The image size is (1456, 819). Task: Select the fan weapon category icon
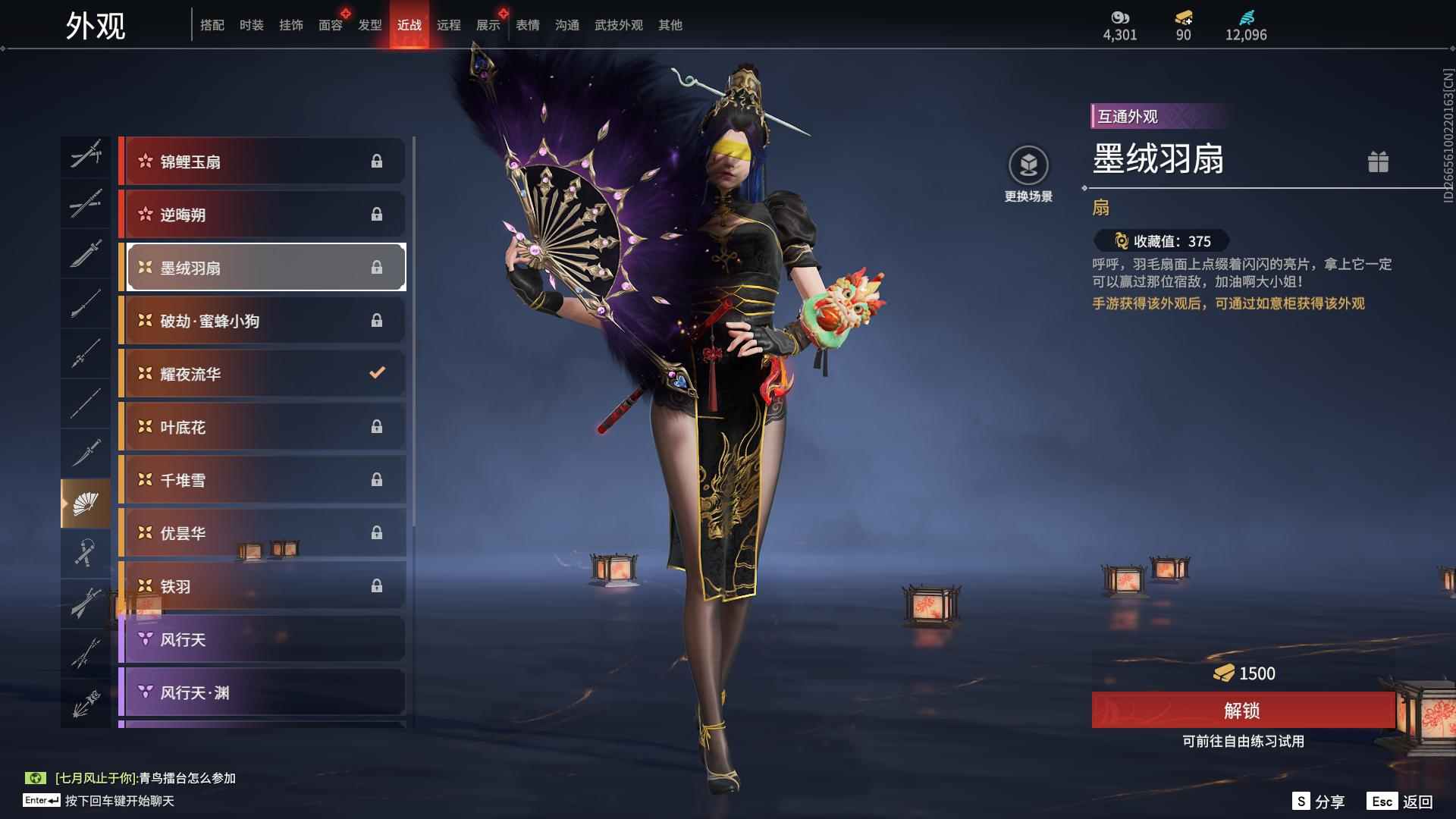pos(85,504)
